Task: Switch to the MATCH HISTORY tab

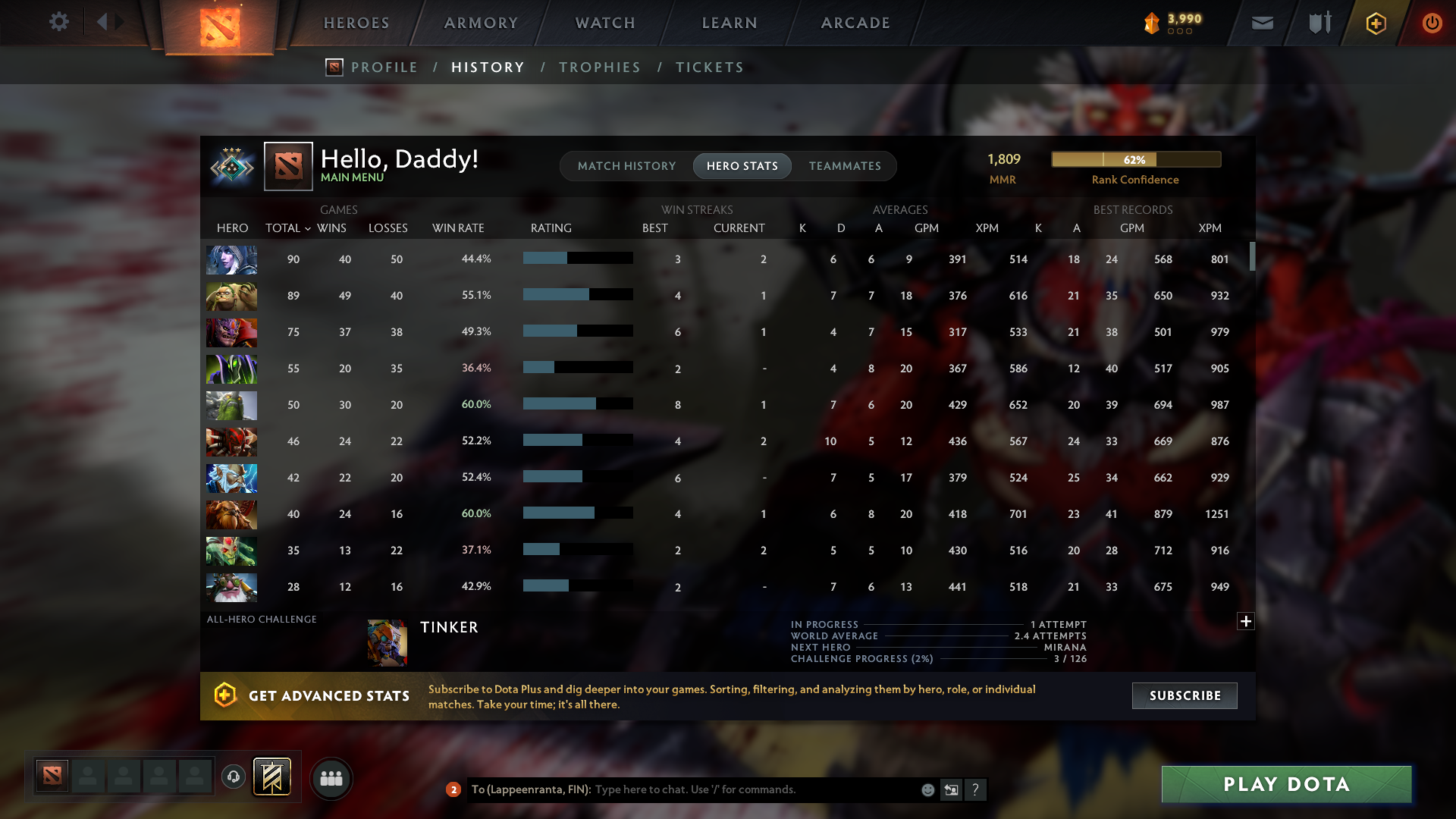Action: pos(626,166)
